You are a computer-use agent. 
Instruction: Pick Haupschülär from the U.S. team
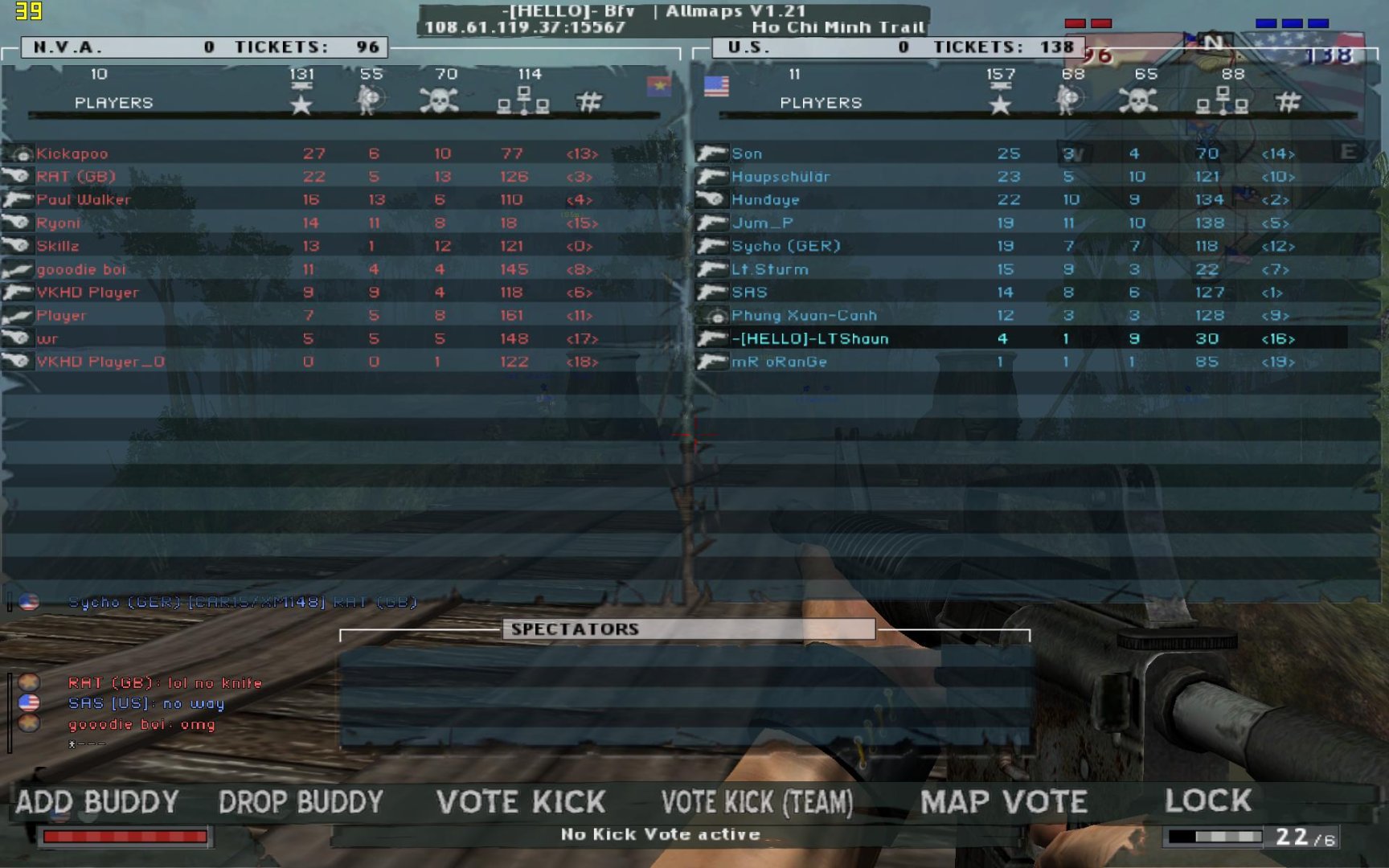pos(781,177)
